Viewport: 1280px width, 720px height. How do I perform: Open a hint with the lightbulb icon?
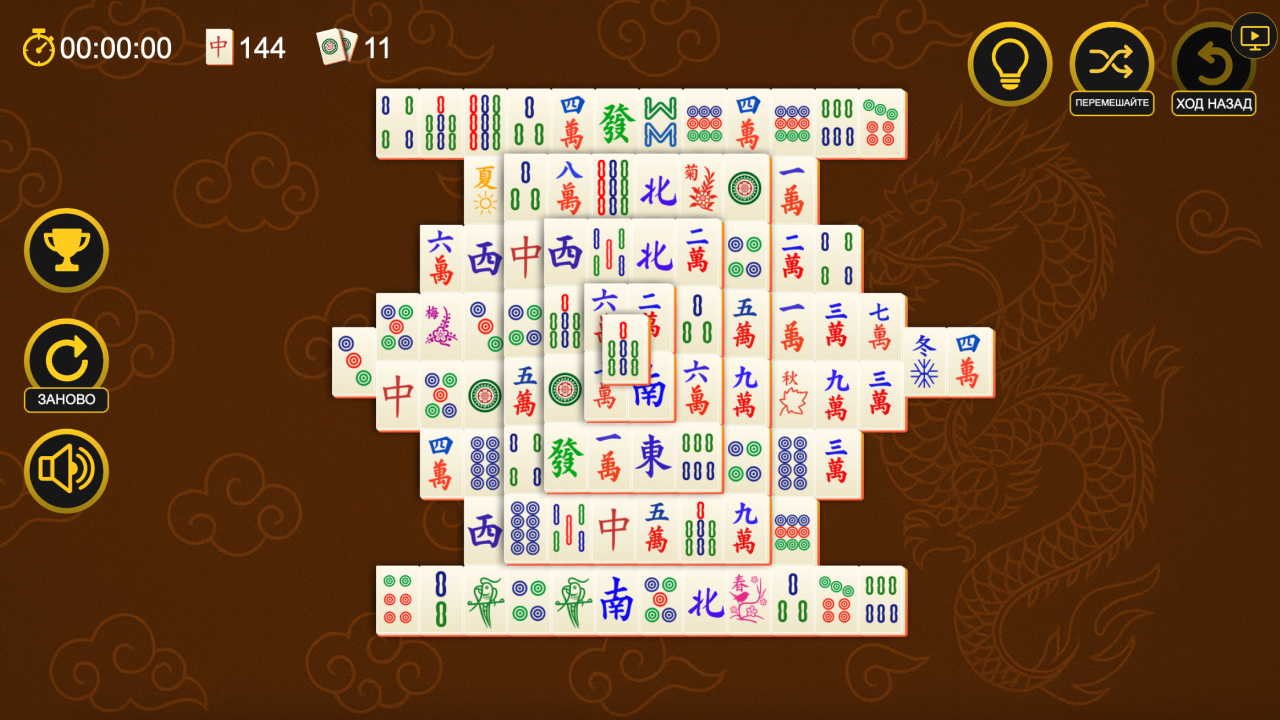1009,63
